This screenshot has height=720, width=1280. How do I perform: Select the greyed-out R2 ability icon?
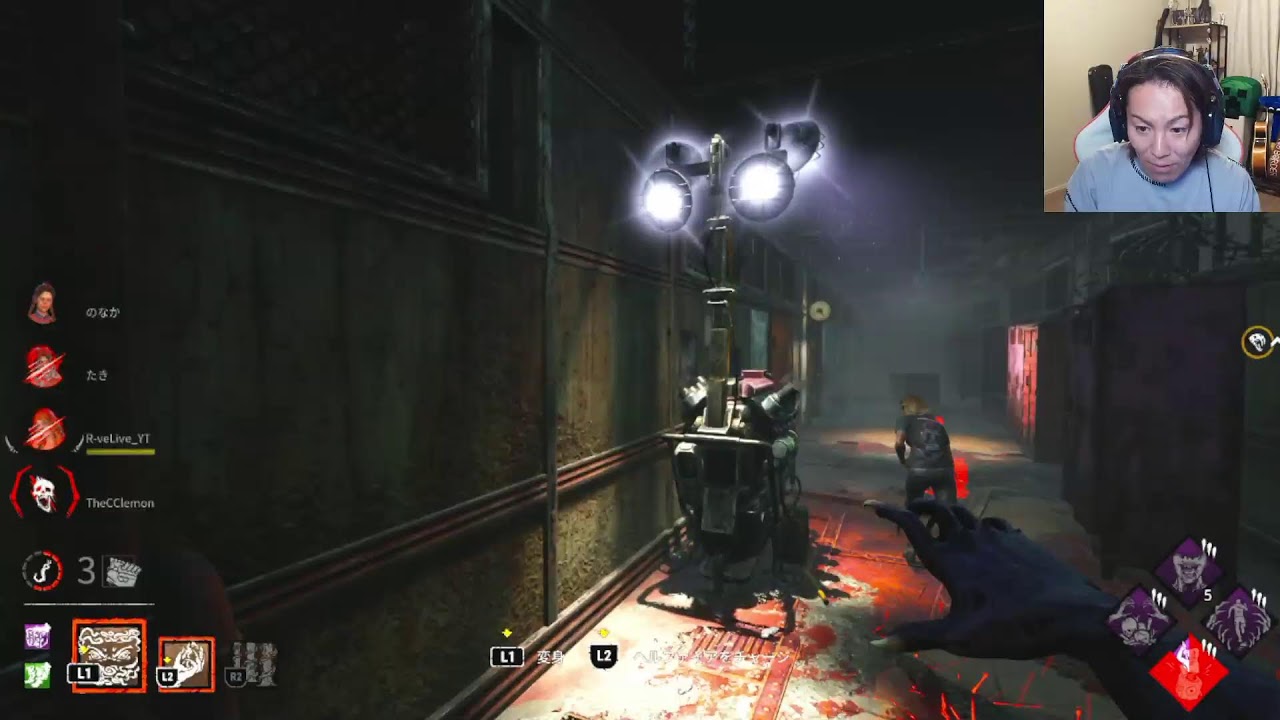[252, 664]
